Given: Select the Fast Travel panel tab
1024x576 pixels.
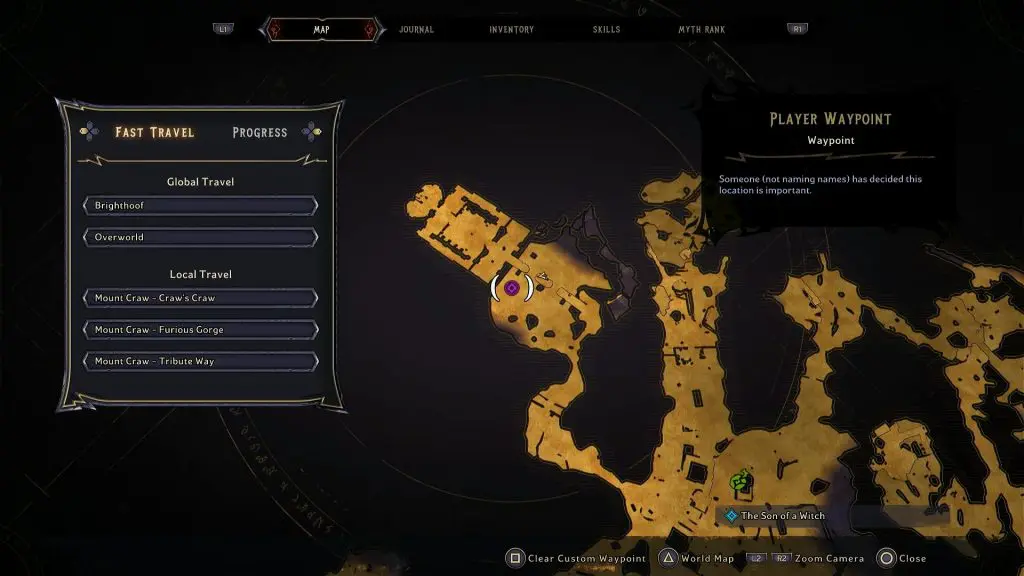Looking at the screenshot, I should (155, 132).
